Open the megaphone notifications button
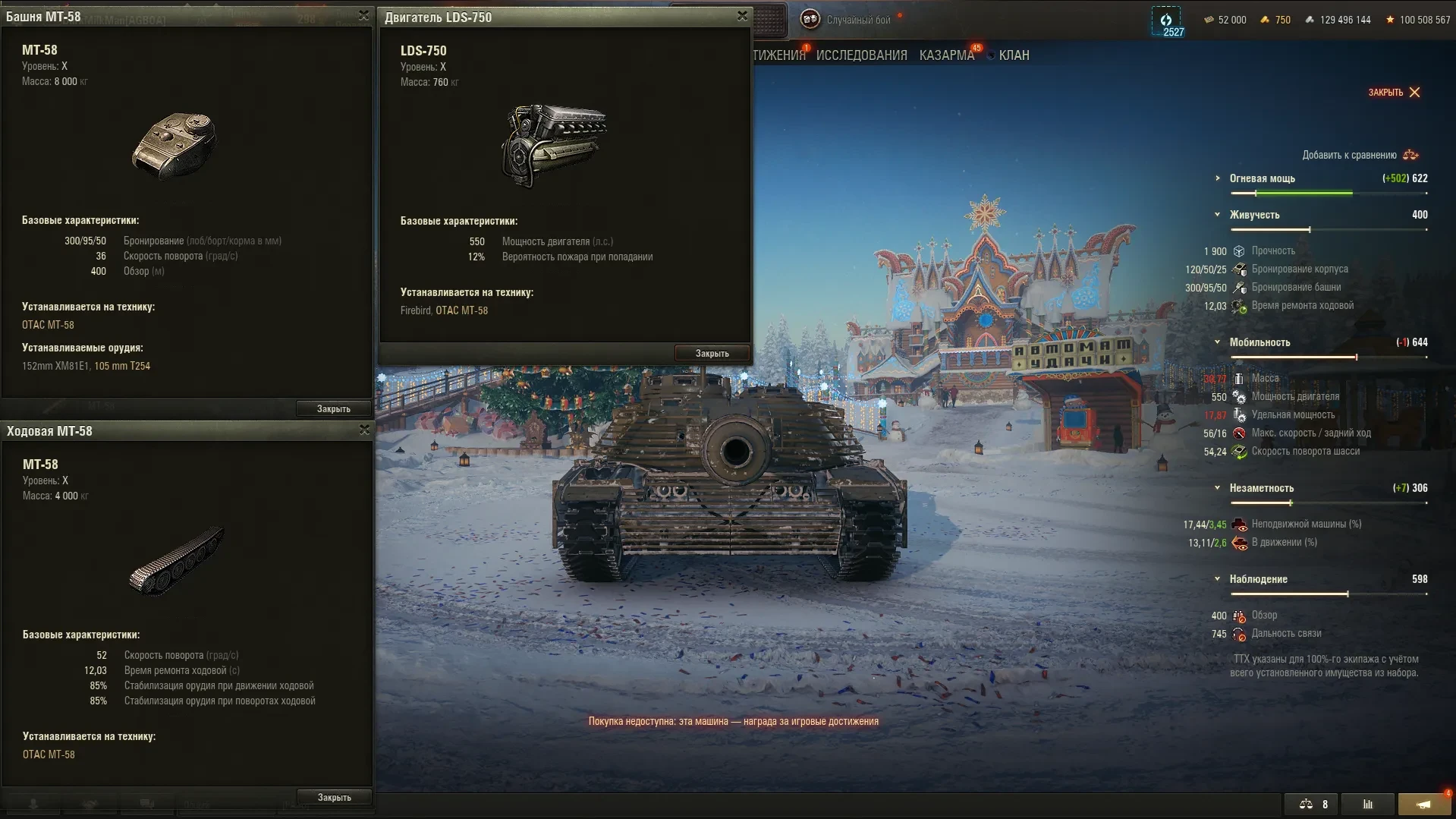The width and height of the screenshot is (1456, 819). pyautogui.click(x=1424, y=805)
